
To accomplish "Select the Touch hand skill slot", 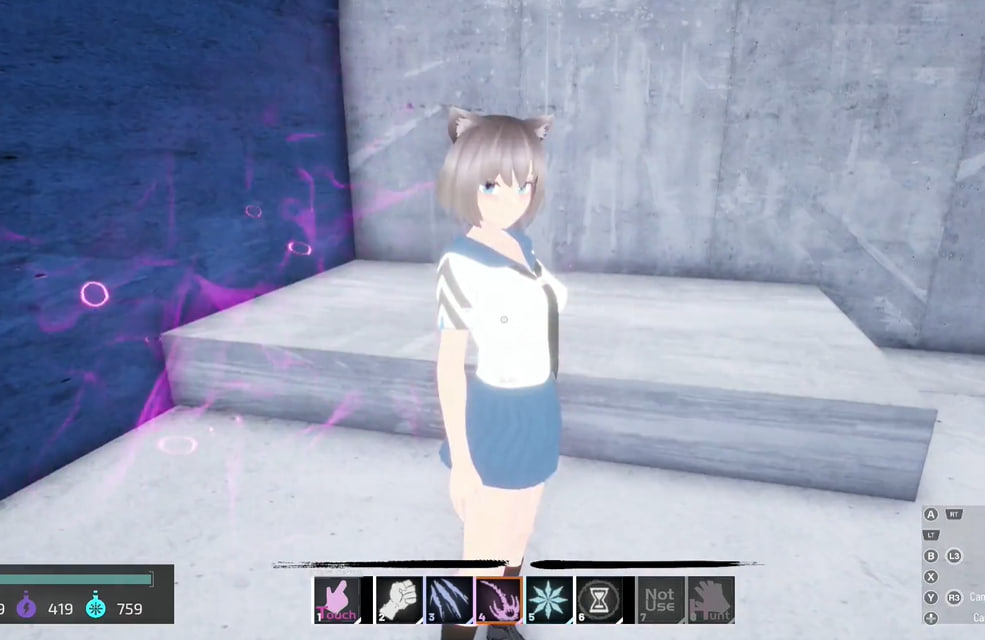I will pos(336,600).
